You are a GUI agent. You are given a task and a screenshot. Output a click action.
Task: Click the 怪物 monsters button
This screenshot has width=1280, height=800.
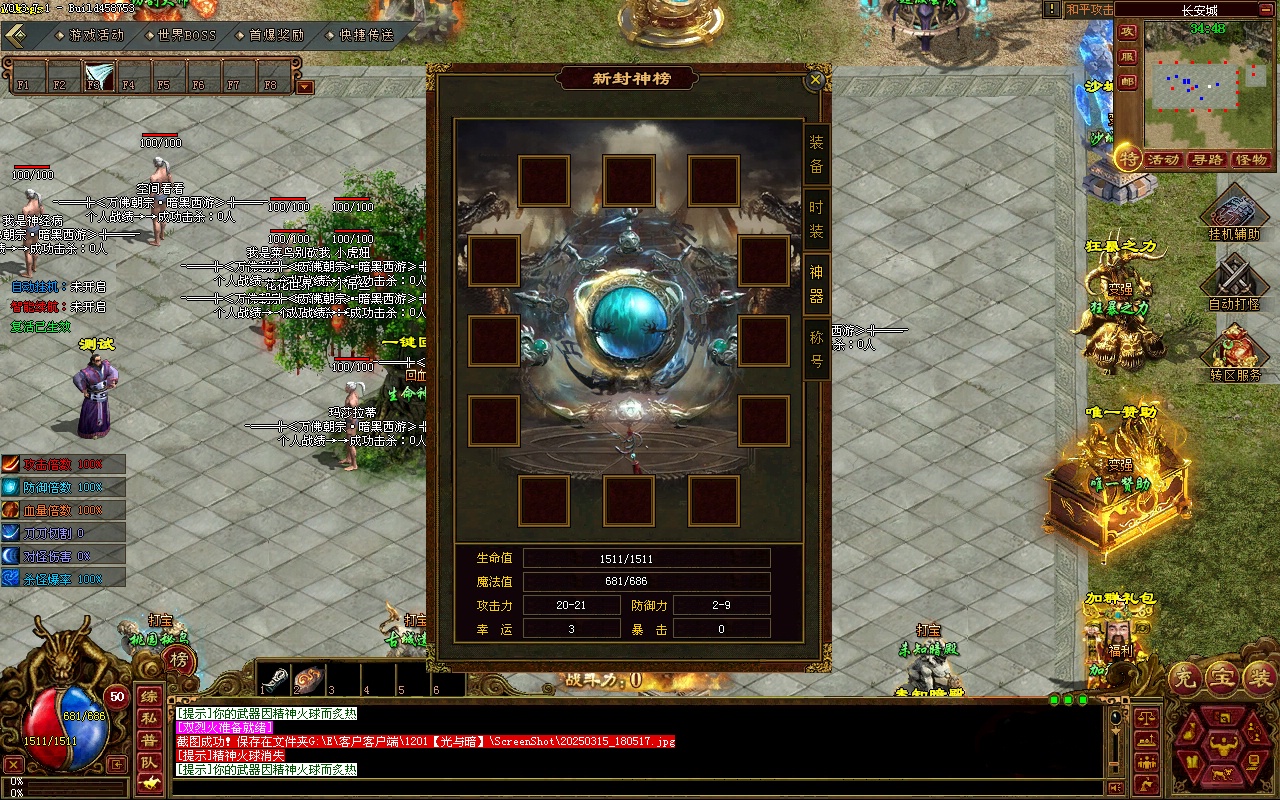1251,160
